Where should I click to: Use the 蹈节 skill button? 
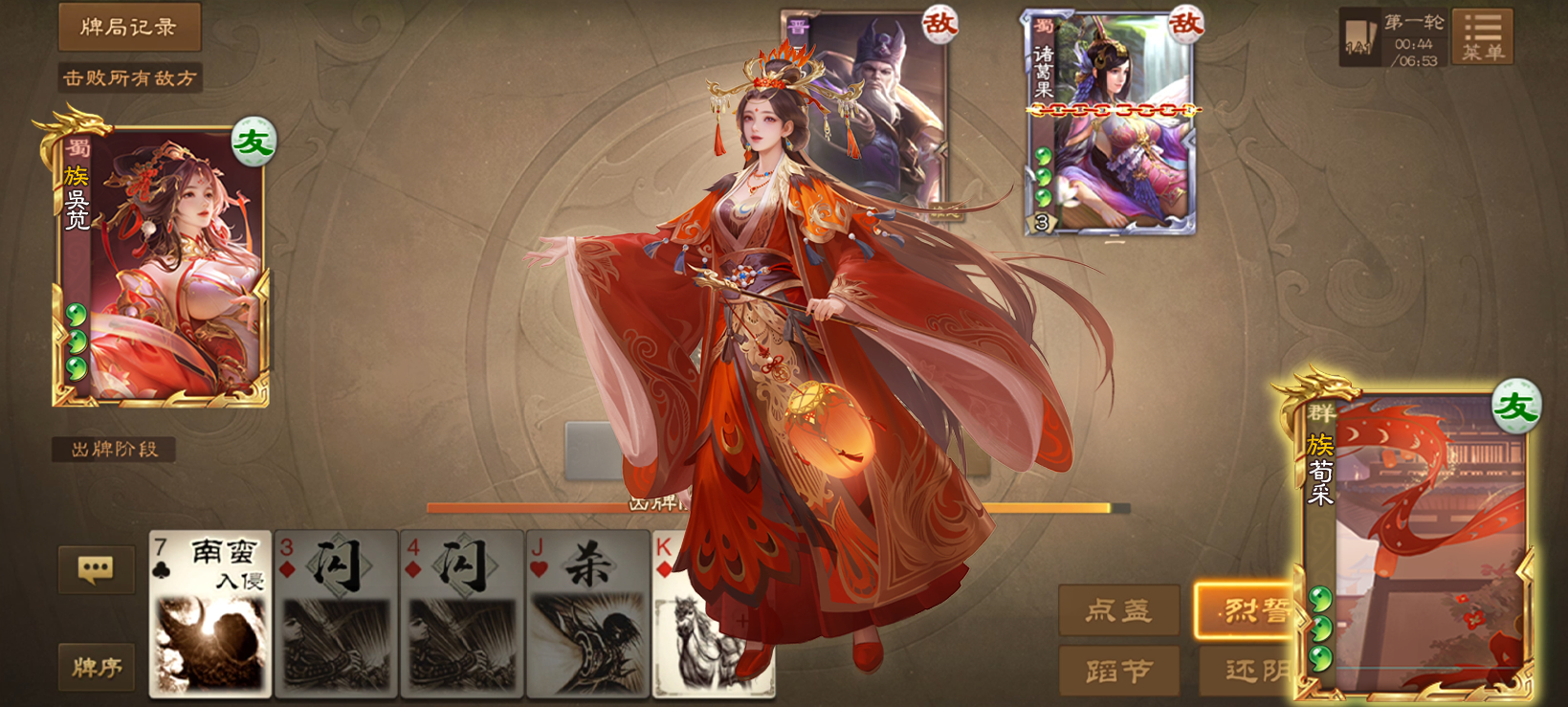coord(1118,671)
